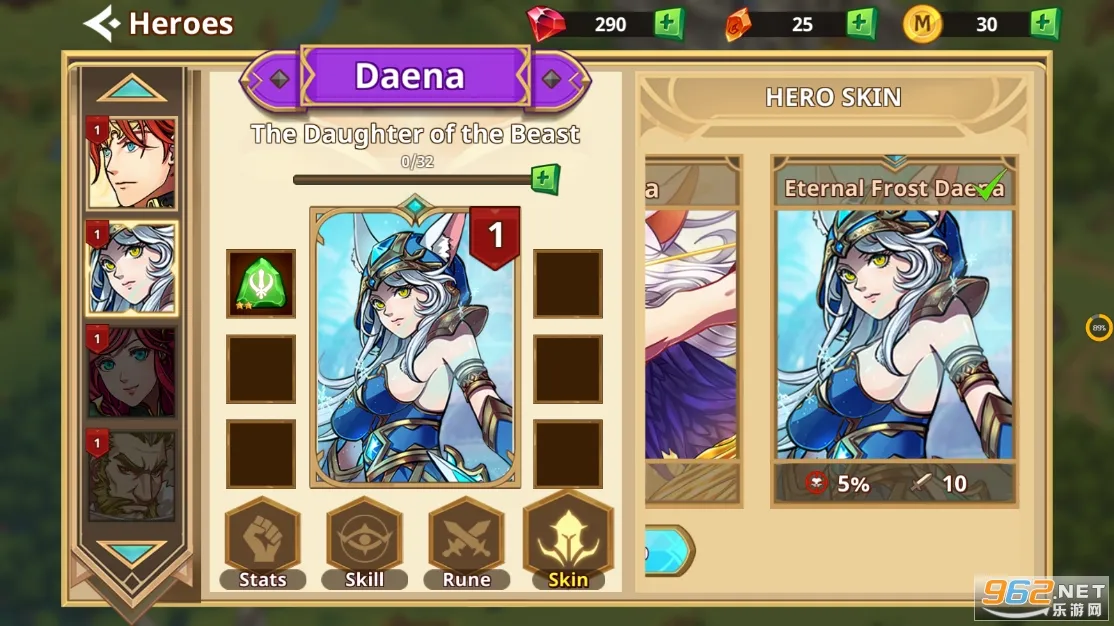
Task: Select the crimson-haired female hero portrait
Action: [x=131, y=372]
